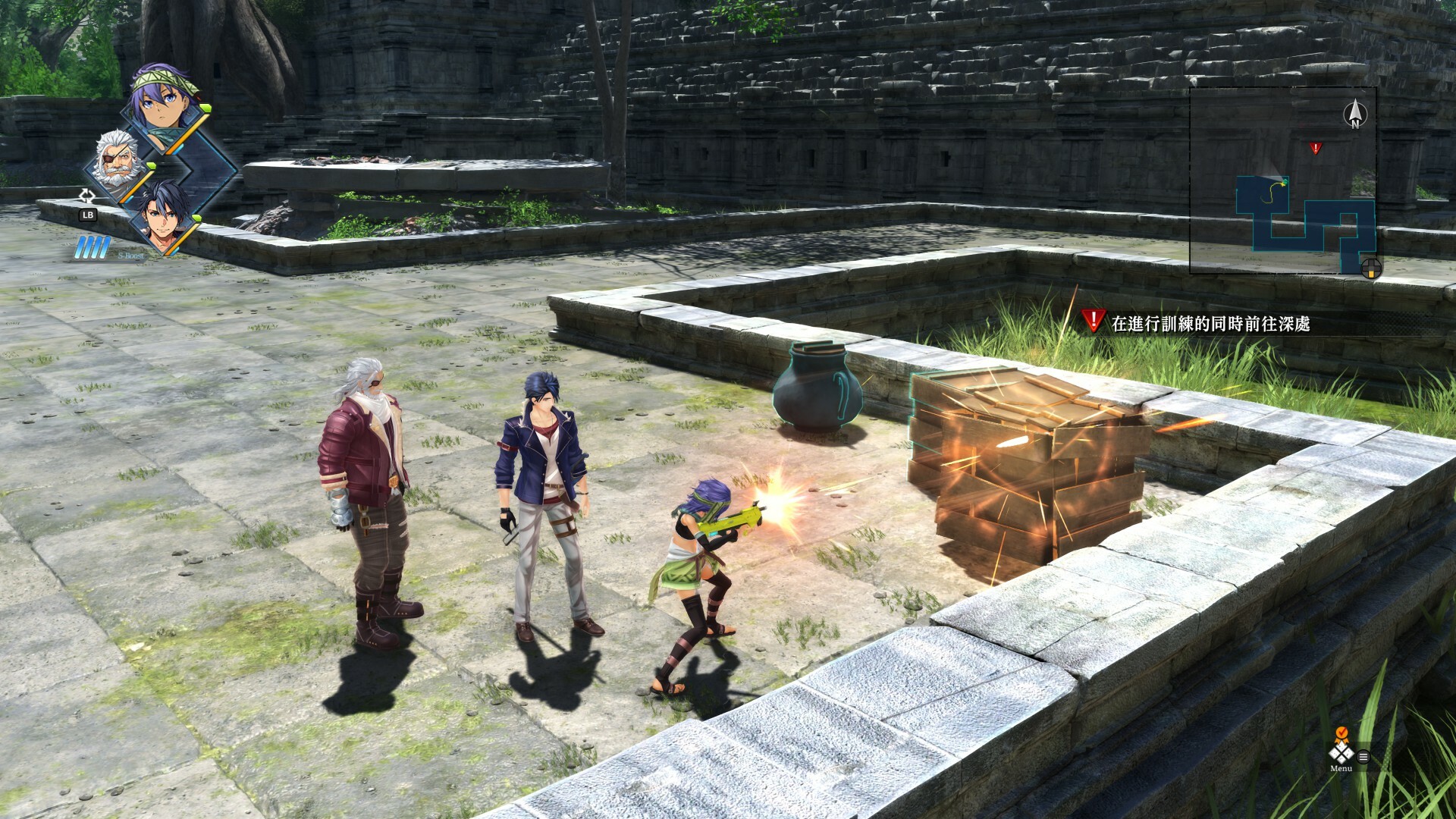The height and width of the screenshot is (819, 1456).
Task: Click the Menu text label
Action: coord(1341,769)
